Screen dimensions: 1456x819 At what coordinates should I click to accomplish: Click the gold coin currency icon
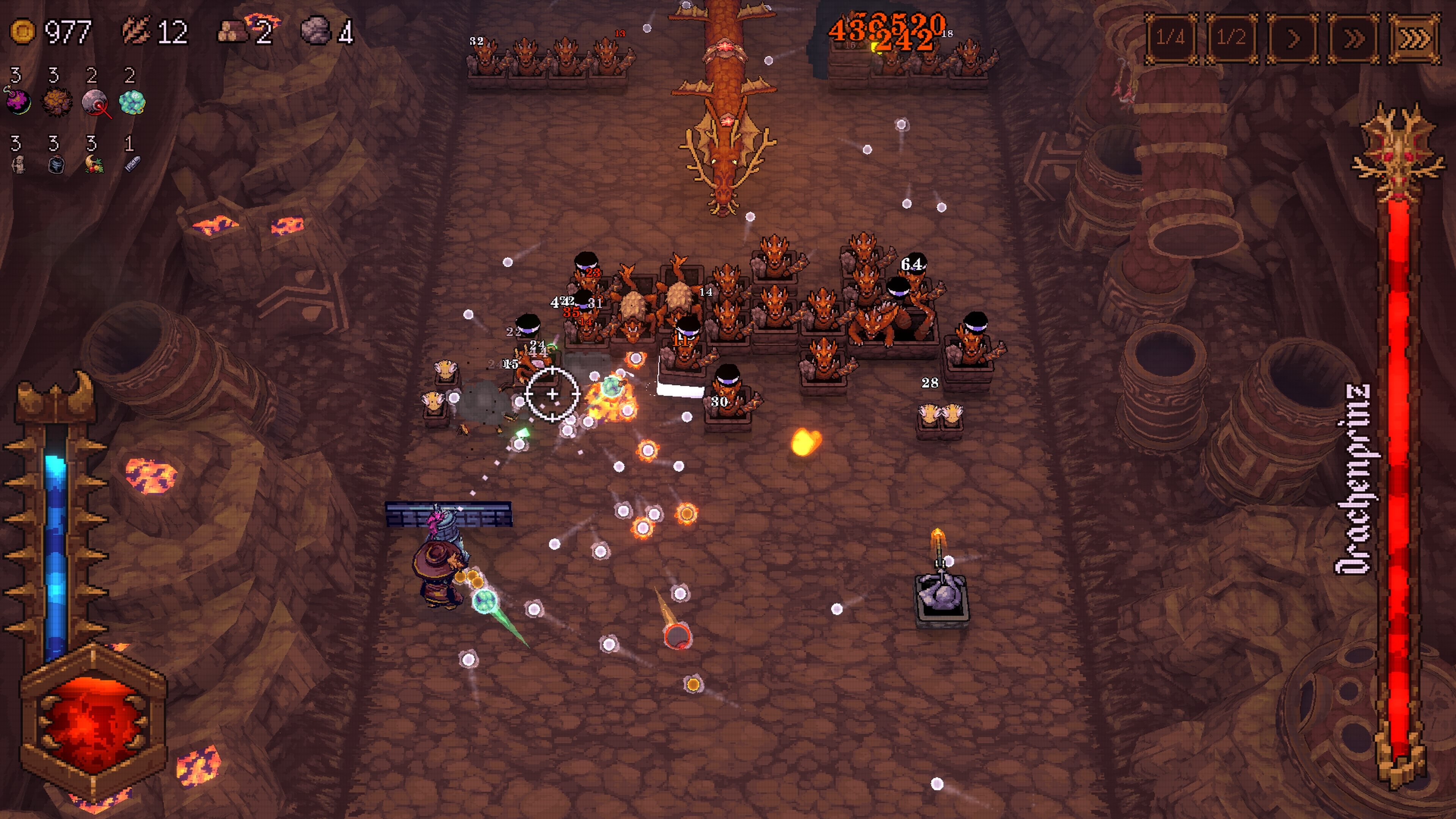pyautogui.click(x=23, y=31)
